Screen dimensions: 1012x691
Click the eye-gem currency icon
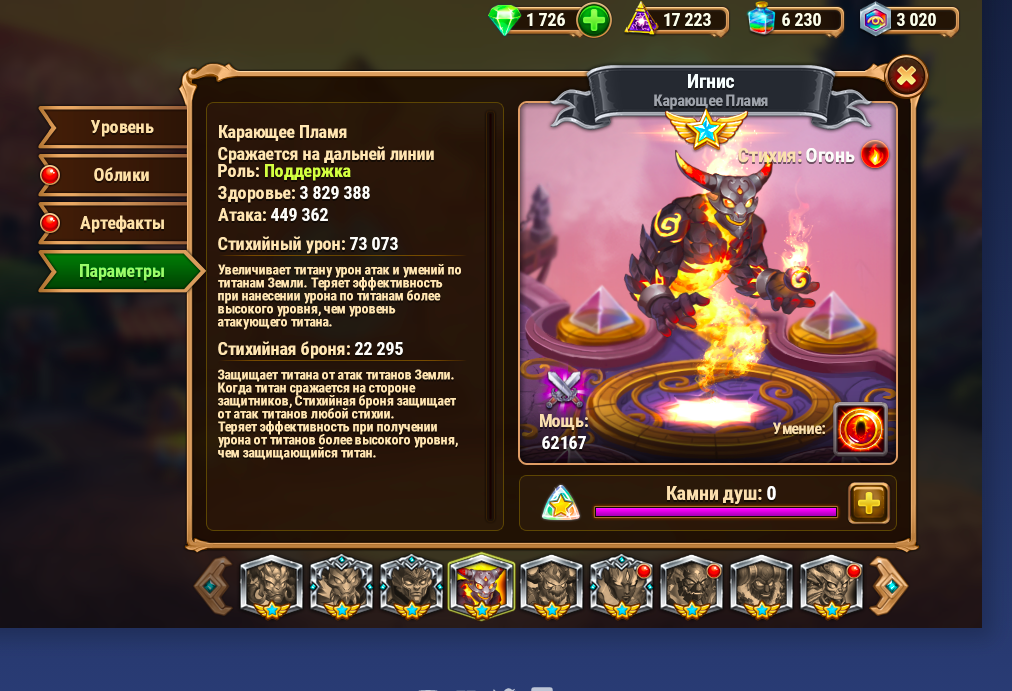point(875,20)
